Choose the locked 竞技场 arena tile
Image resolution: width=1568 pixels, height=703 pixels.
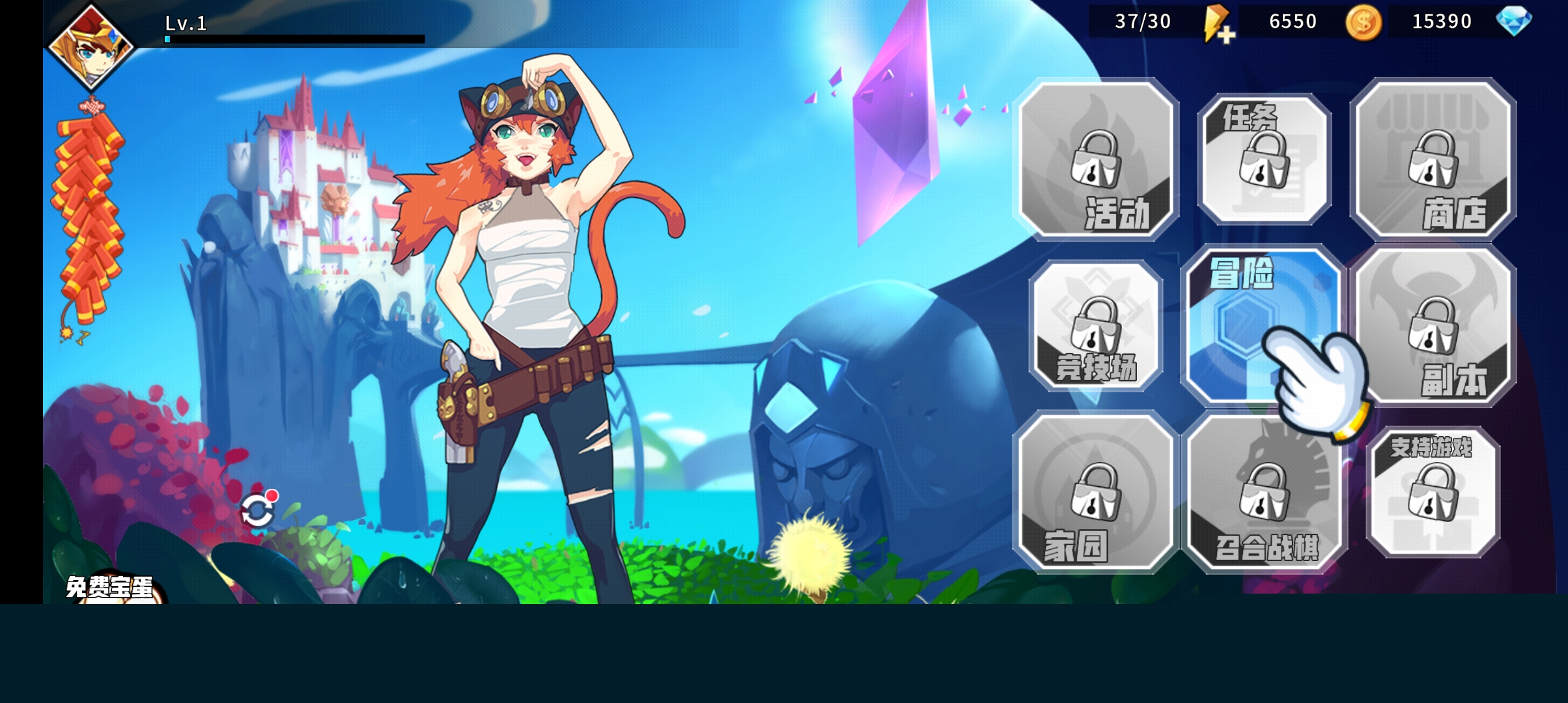(1097, 325)
